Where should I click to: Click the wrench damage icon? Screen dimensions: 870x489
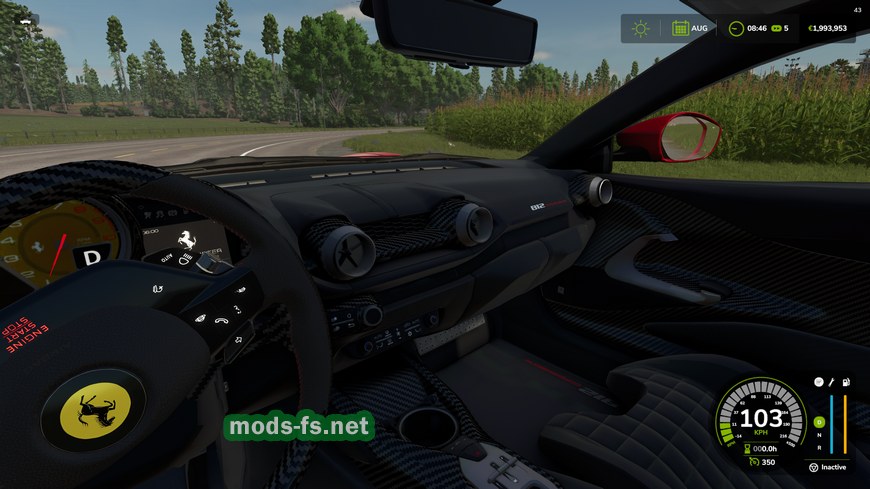pyautogui.click(x=831, y=382)
